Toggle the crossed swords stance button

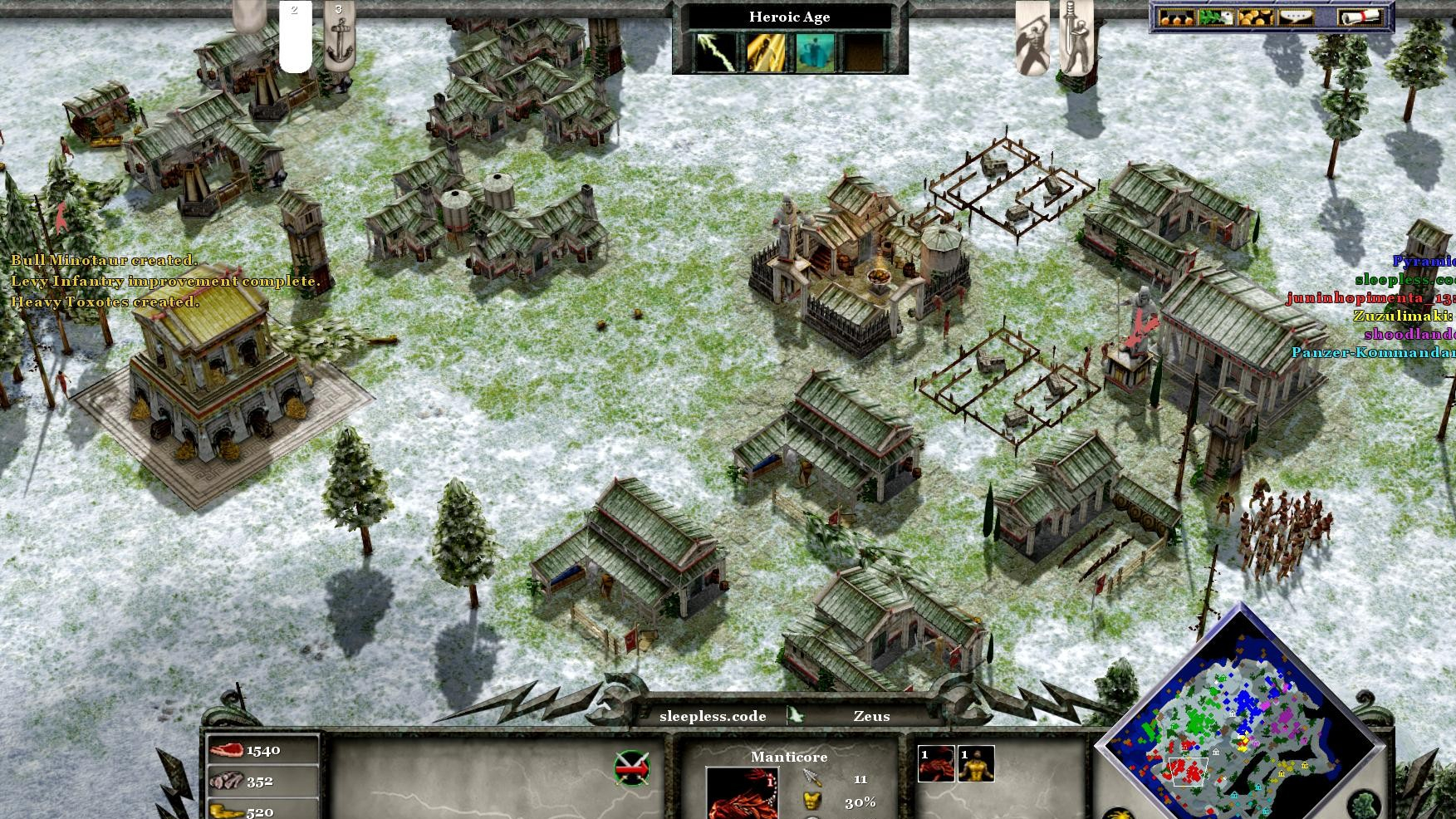coord(632,768)
